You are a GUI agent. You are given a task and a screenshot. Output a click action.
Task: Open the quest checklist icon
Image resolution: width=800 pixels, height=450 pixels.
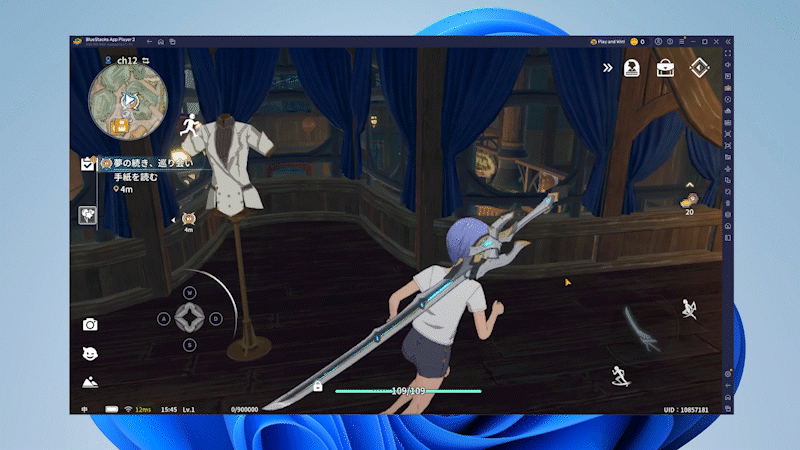pyautogui.click(x=88, y=164)
